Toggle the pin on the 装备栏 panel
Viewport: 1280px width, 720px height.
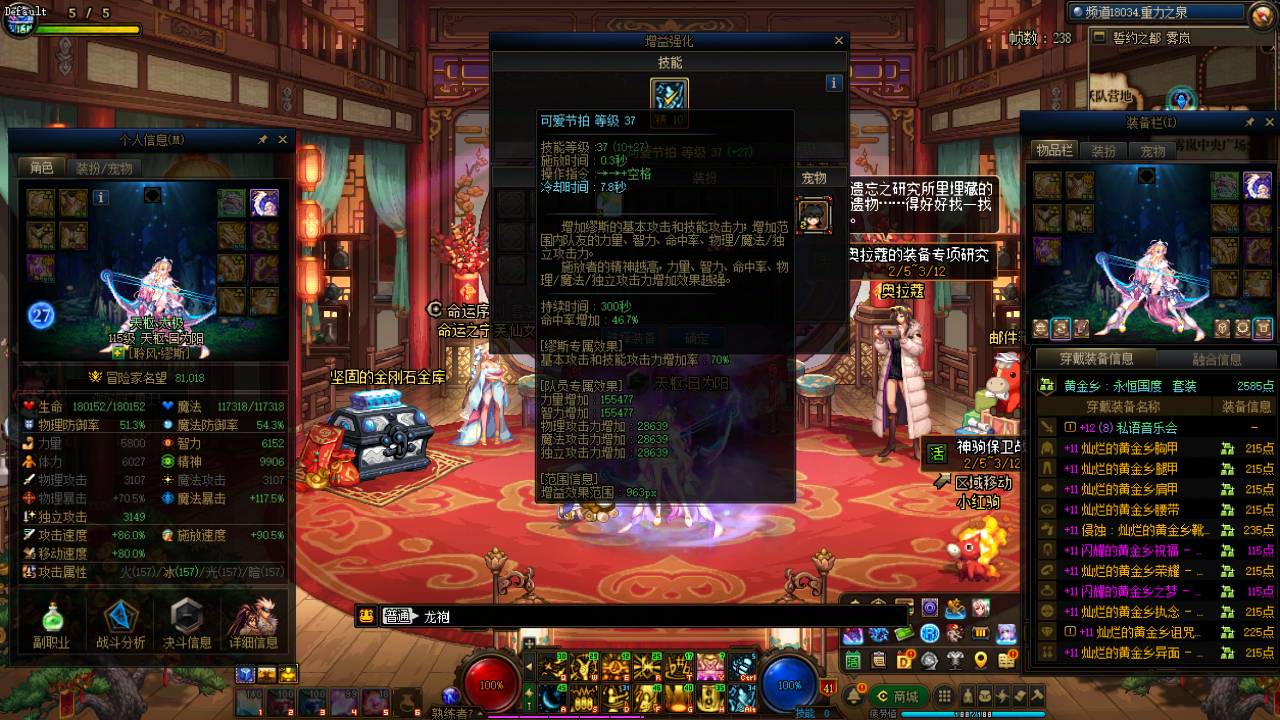pyautogui.click(x=1249, y=122)
